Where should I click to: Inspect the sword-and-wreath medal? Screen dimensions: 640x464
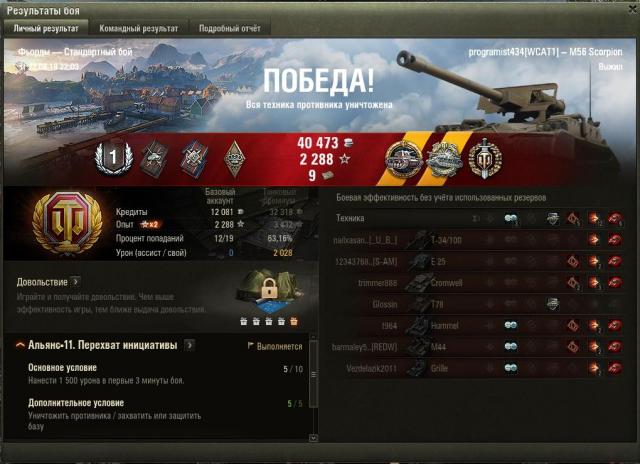[485, 158]
